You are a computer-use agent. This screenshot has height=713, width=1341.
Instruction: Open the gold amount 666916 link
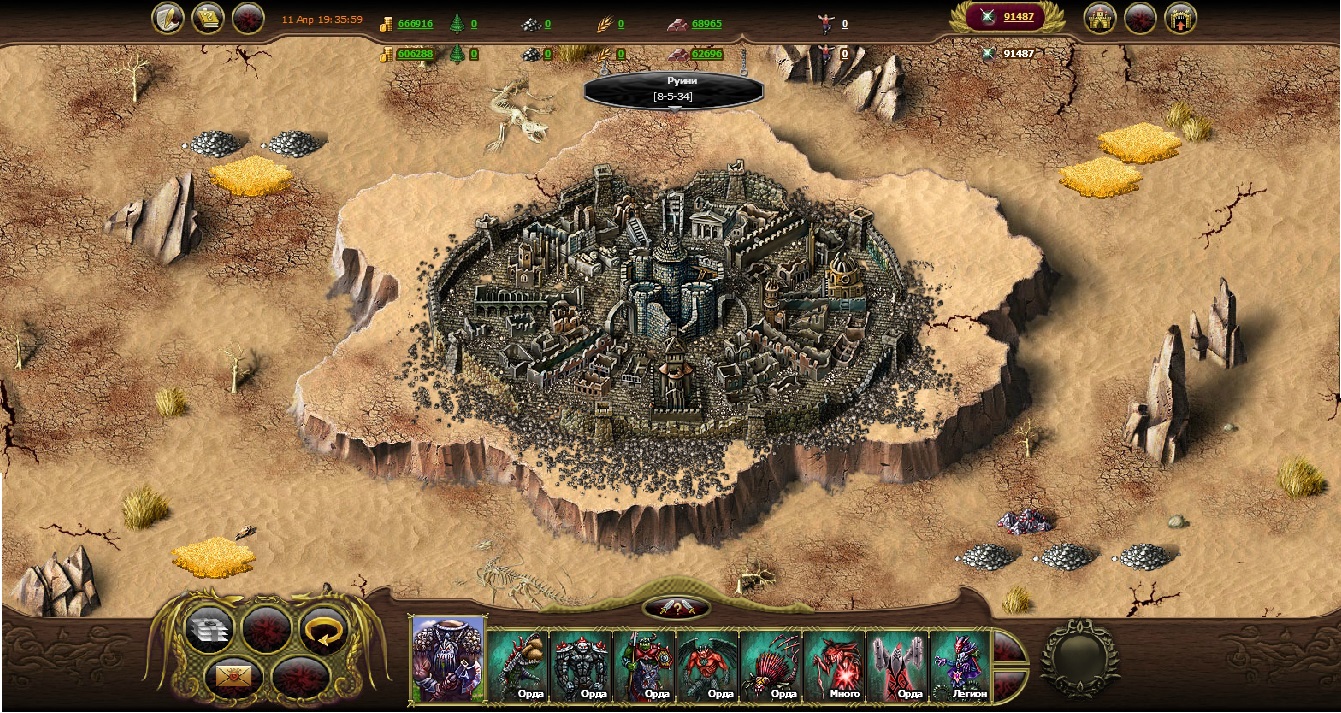coord(415,24)
